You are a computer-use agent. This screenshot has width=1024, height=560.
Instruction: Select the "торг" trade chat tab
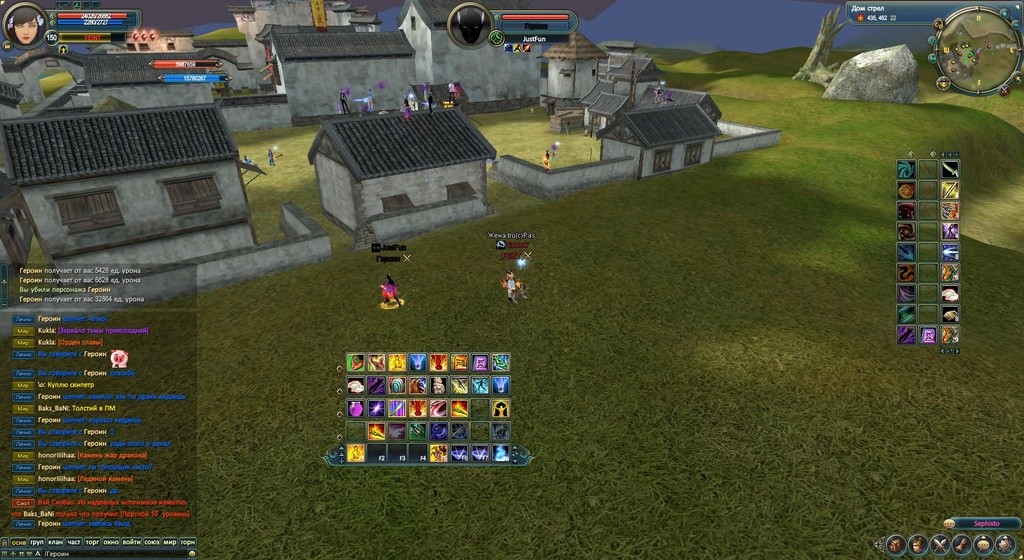92,542
